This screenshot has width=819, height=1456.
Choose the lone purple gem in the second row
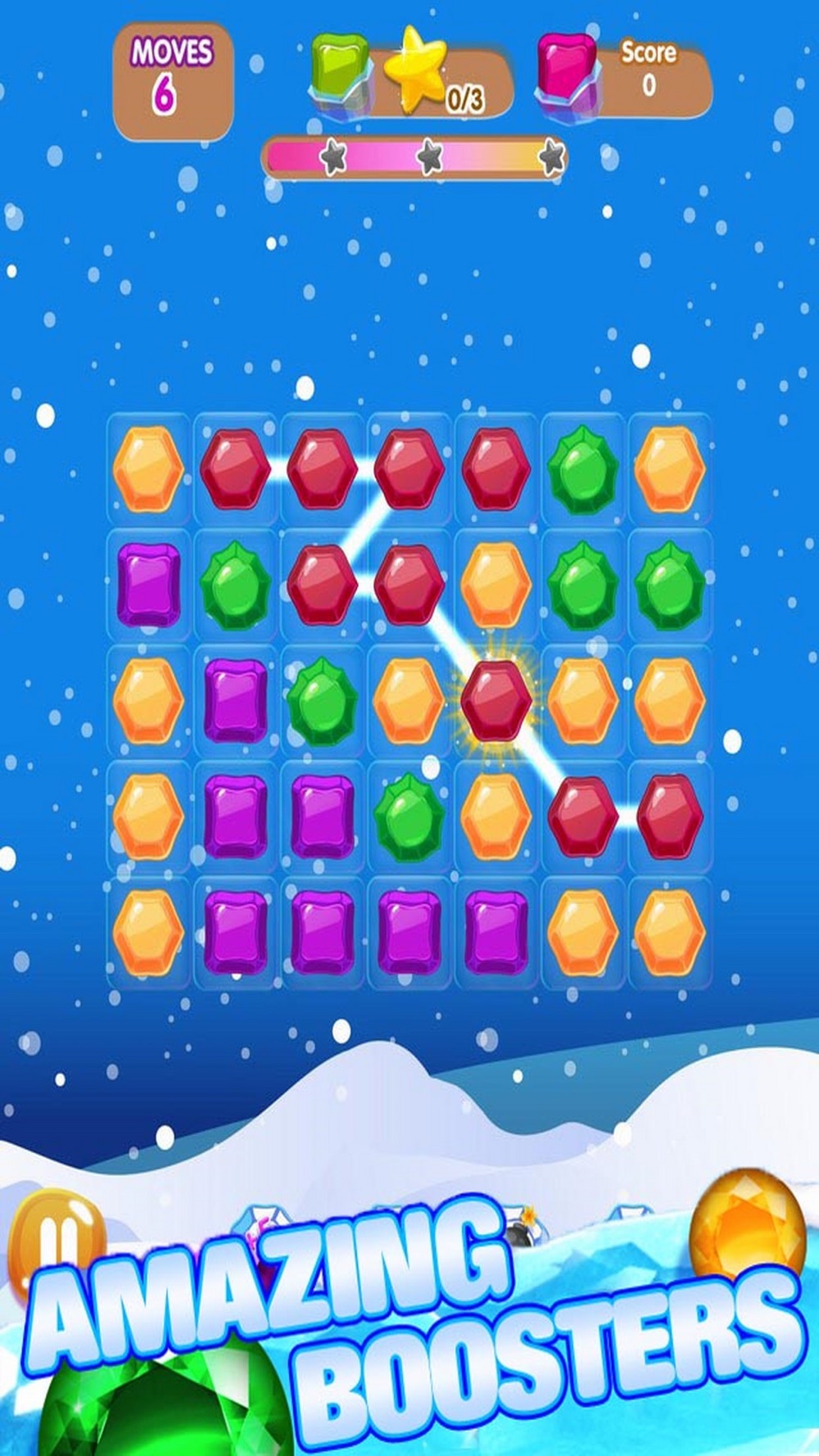pyautogui.click(x=148, y=586)
